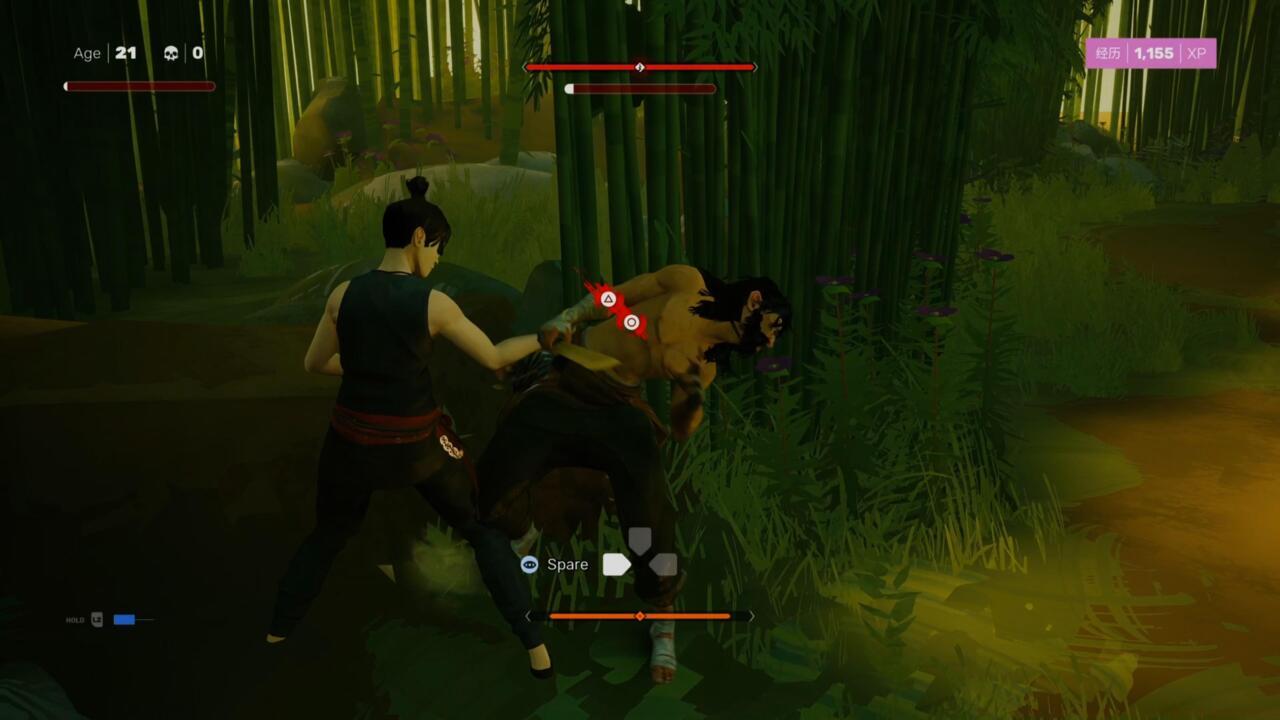1280x720 pixels.
Task: Click the player health bar
Action: pos(140,86)
